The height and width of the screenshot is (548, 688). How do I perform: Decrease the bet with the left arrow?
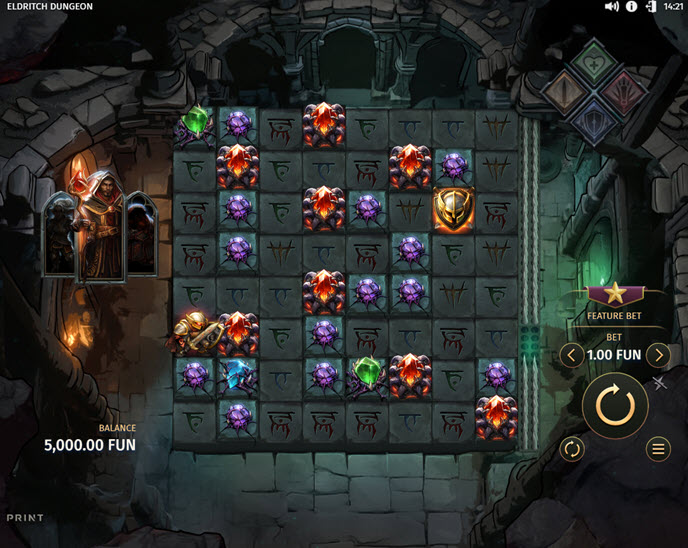(x=571, y=354)
